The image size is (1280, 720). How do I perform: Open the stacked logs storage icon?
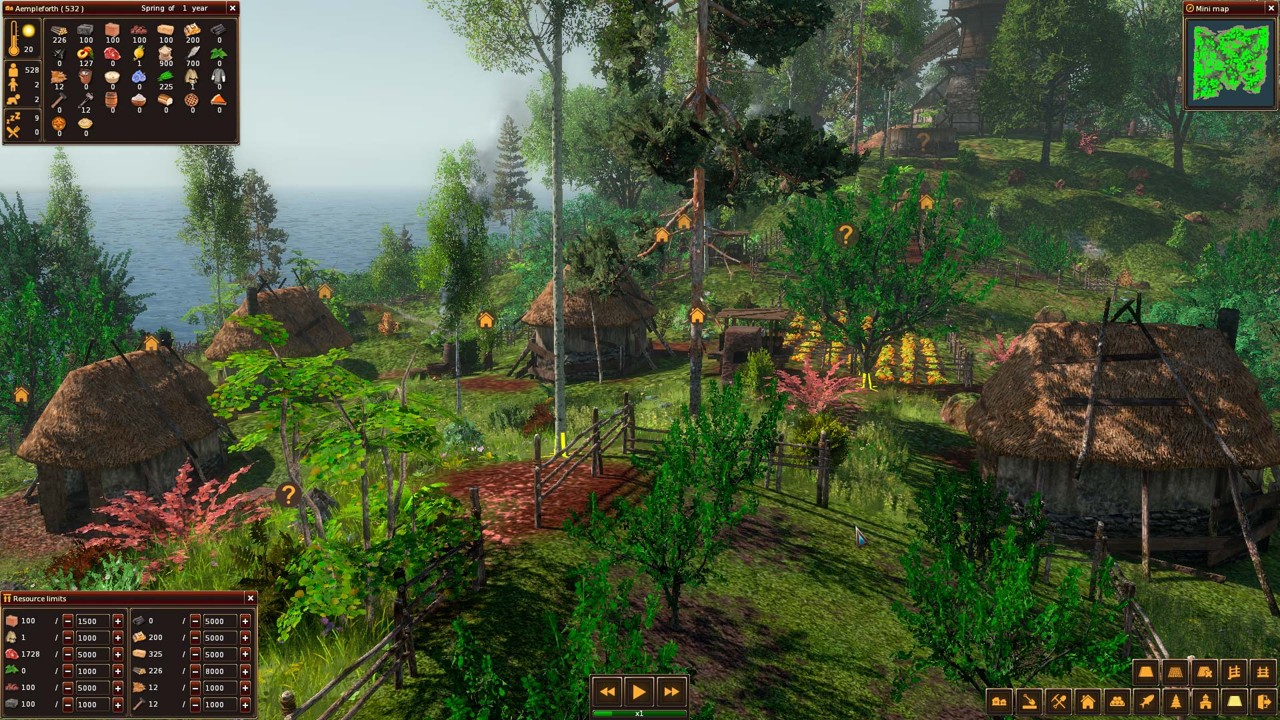[x=1117, y=702]
